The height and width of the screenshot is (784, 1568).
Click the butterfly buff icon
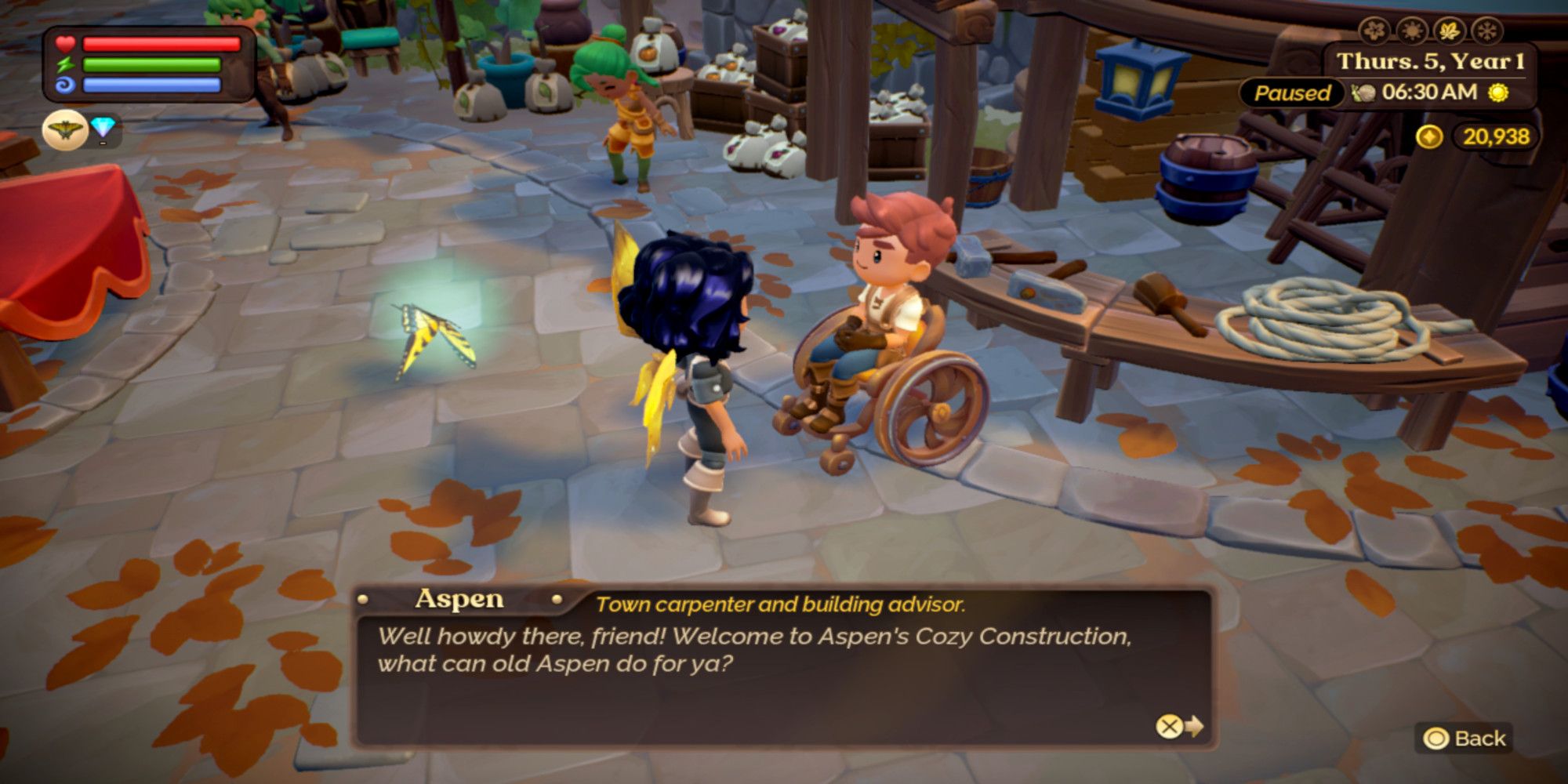(x=64, y=130)
